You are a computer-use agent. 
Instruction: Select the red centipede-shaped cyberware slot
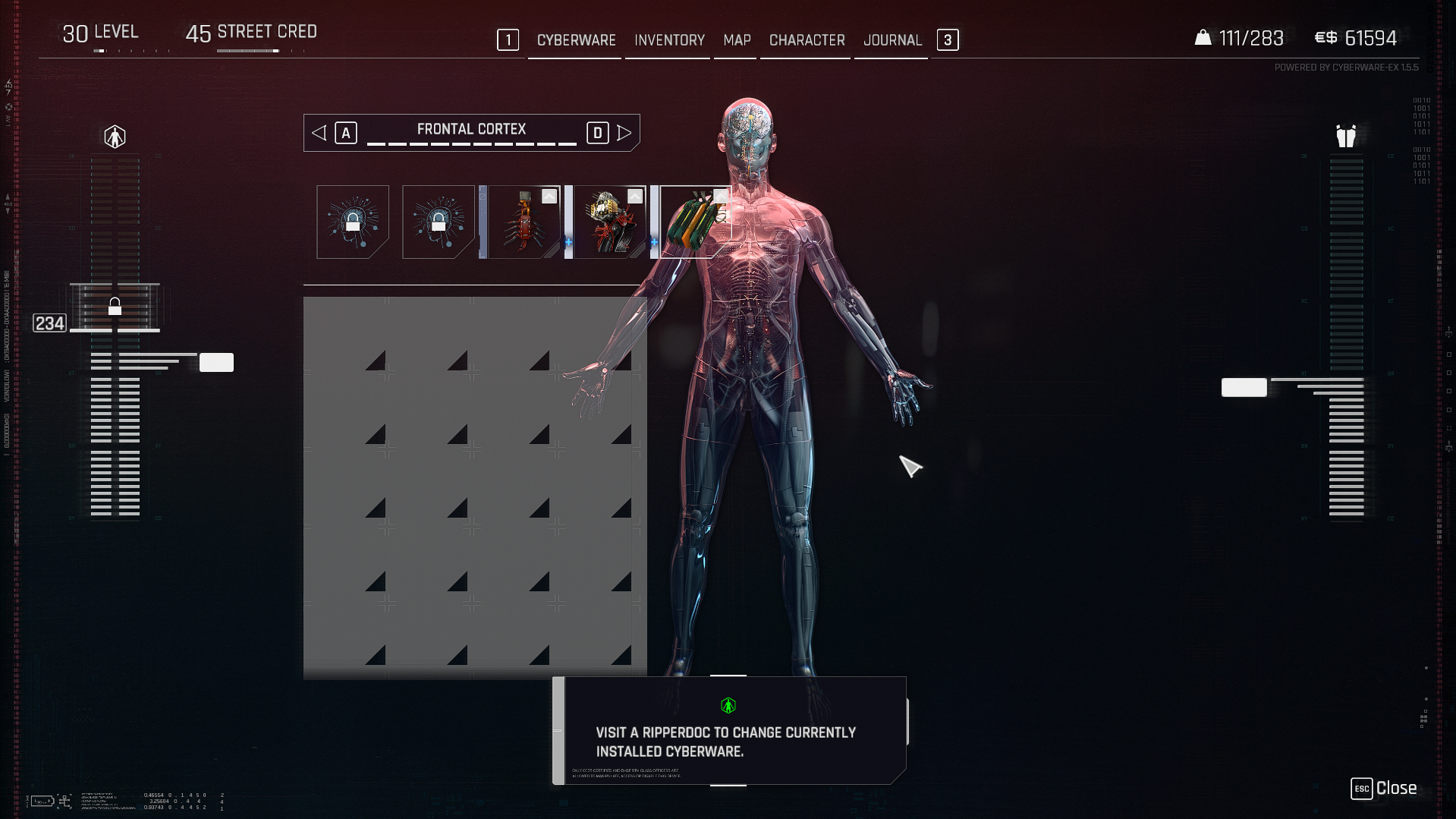pyautogui.click(x=524, y=222)
